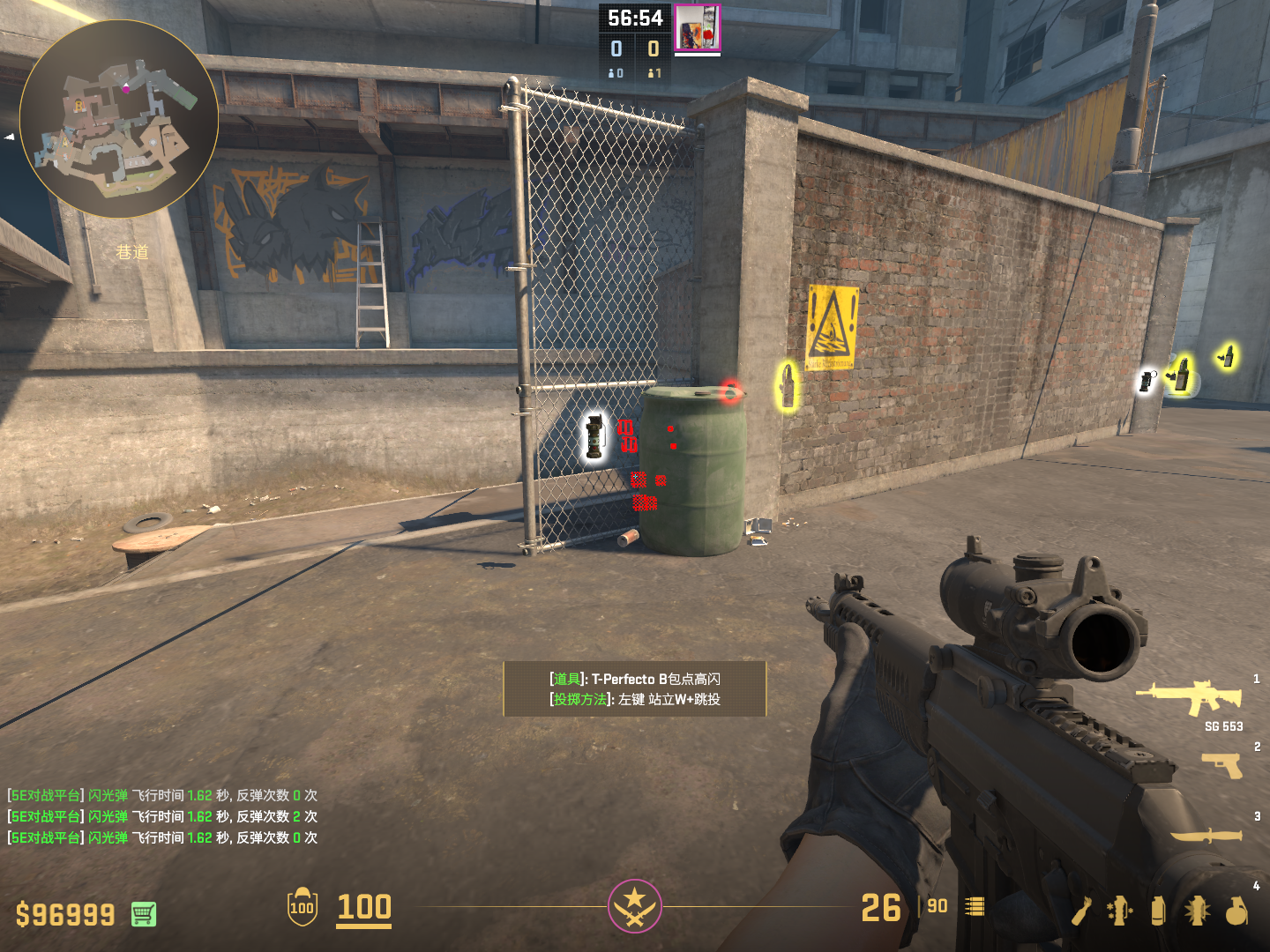Select the knife weapon slot
Viewport: 1270px width, 952px height.
tap(1206, 834)
